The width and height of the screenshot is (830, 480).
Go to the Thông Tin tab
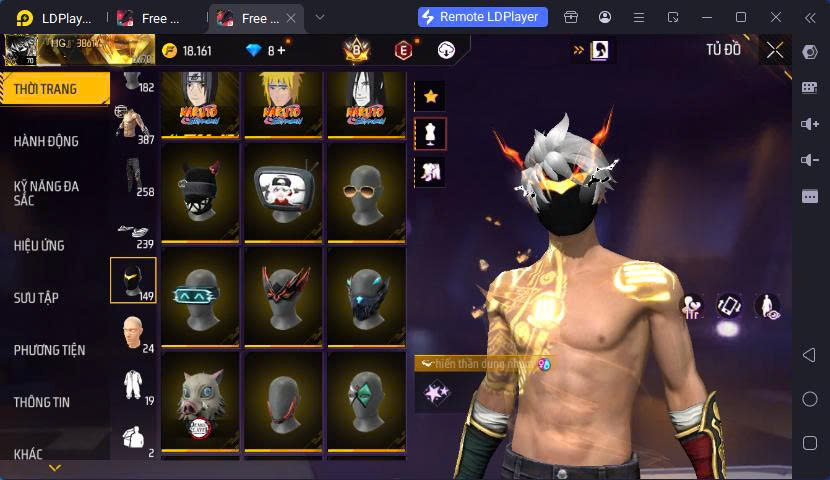coord(42,402)
